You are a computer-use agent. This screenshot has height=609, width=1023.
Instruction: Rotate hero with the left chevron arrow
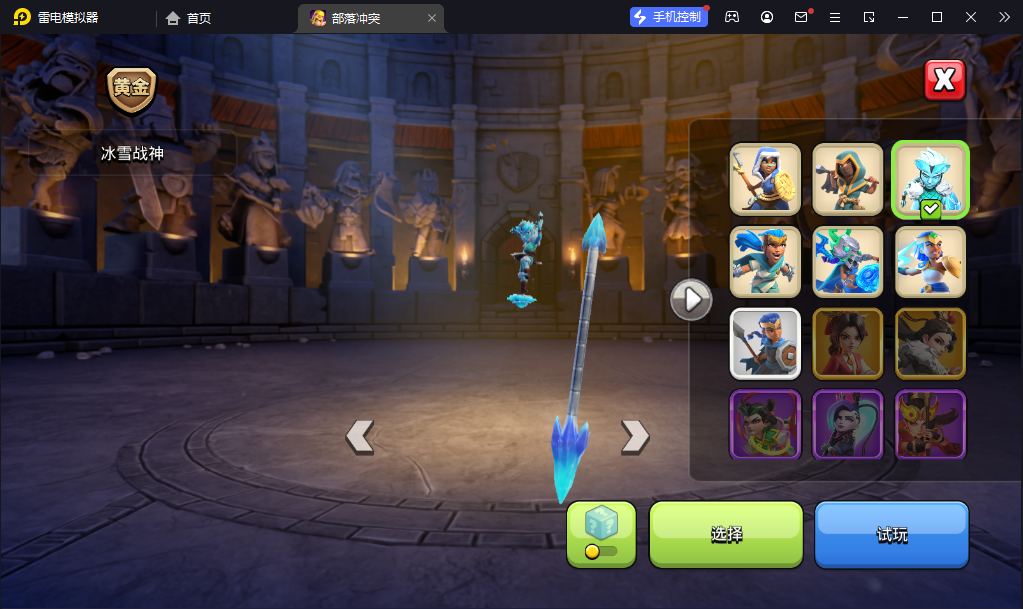360,436
